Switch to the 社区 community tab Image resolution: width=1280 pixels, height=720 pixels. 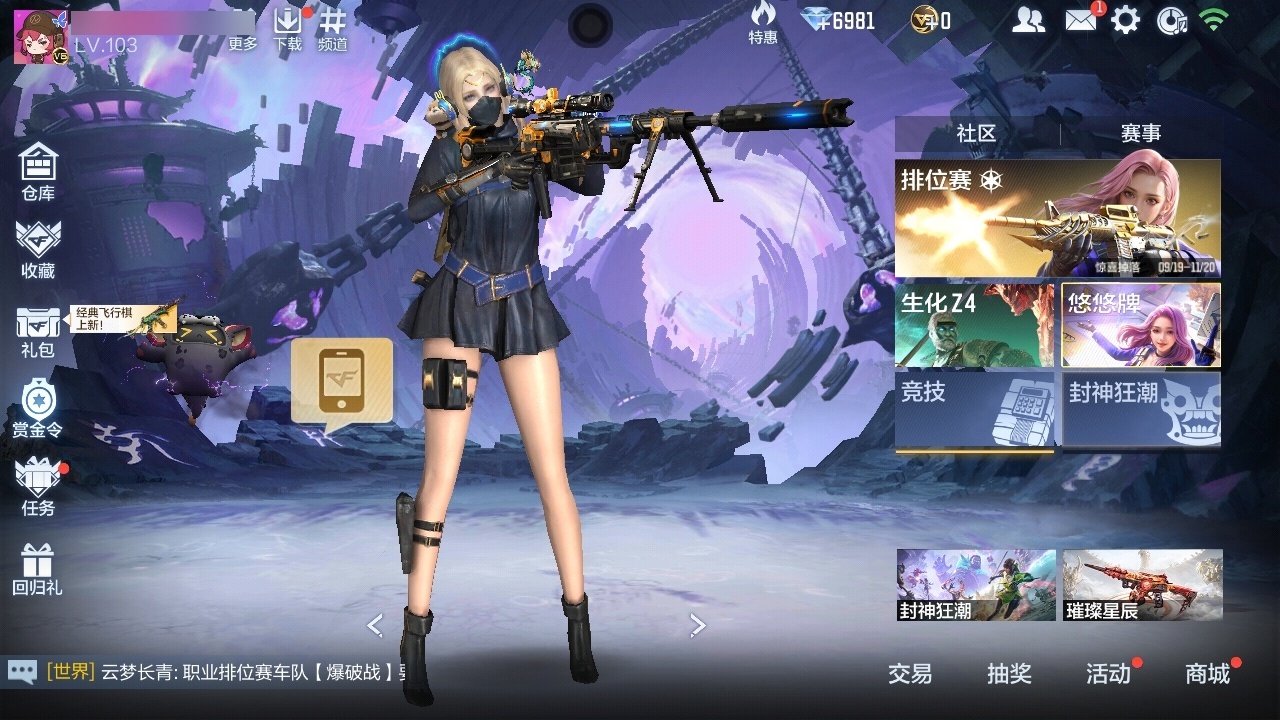(x=976, y=133)
